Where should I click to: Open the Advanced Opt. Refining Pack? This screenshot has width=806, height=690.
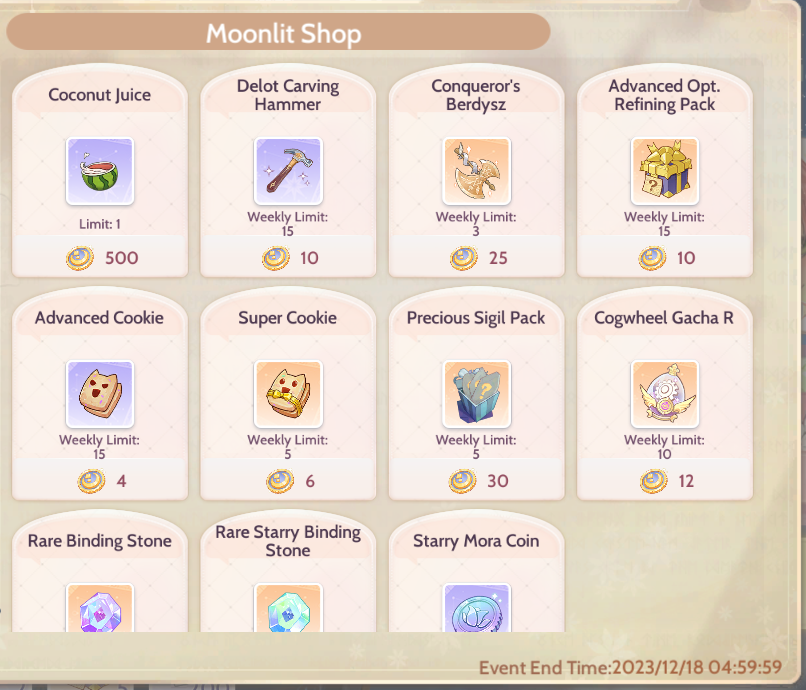(x=665, y=171)
